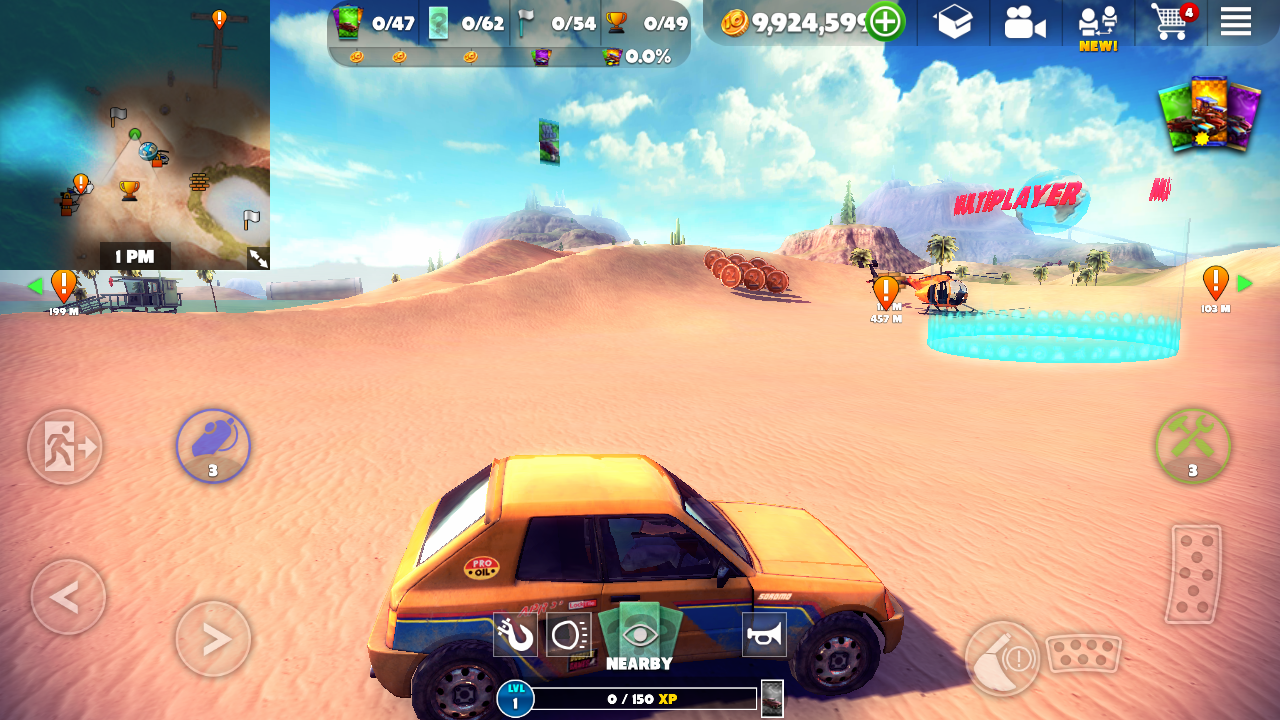
Task: Open the blueprint box icon
Action: [x=953, y=22]
